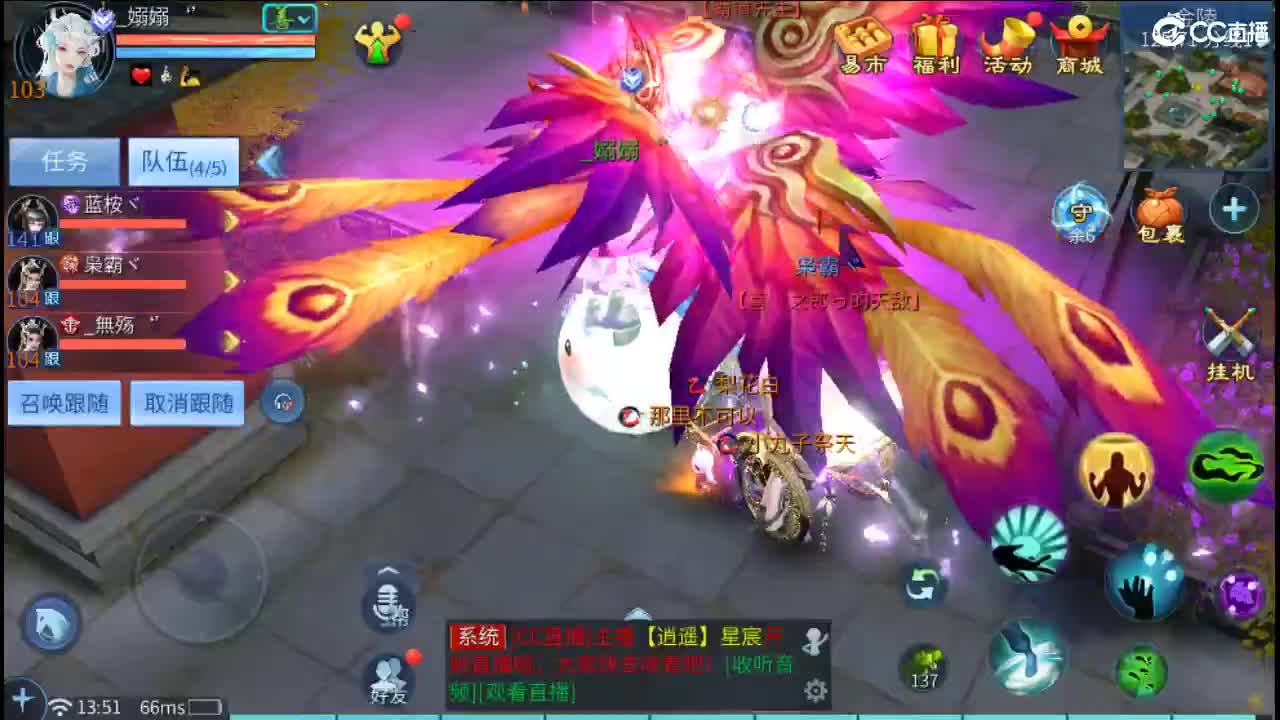1280x720 pixels.
Task: Toggle follow for teammate 枭霸
Action: 51,297
